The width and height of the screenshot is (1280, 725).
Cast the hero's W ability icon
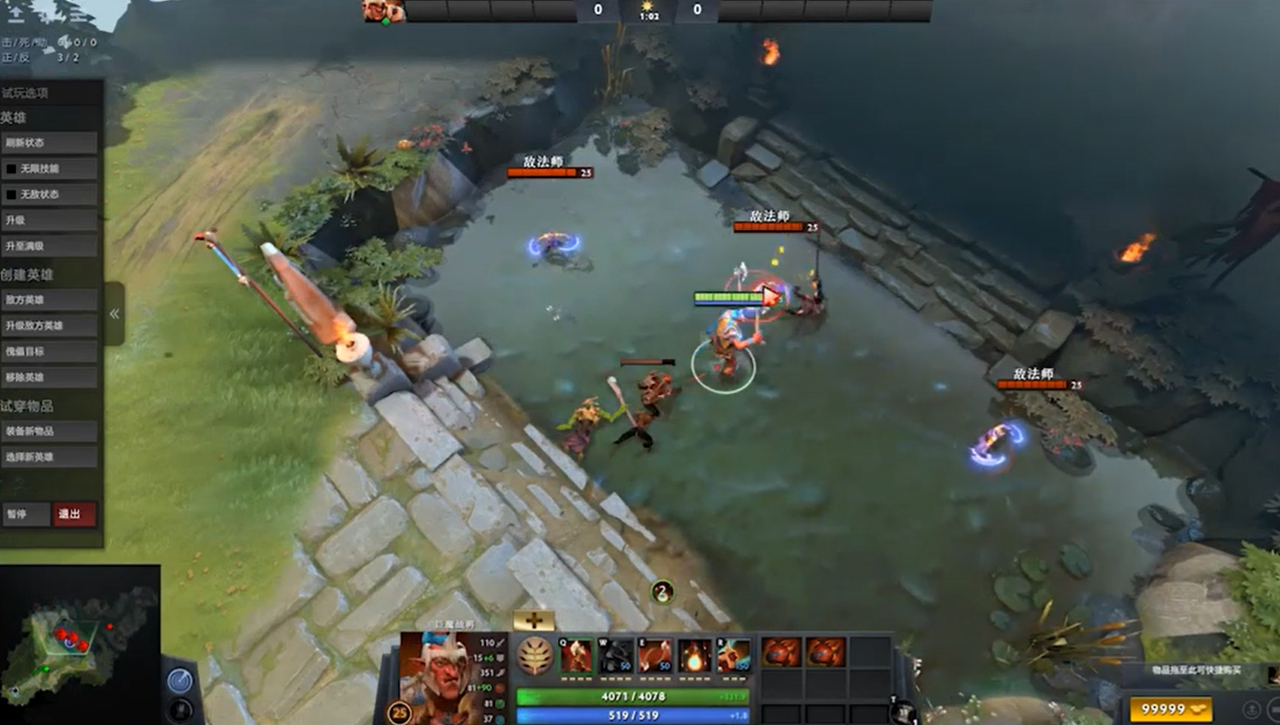(x=616, y=655)
